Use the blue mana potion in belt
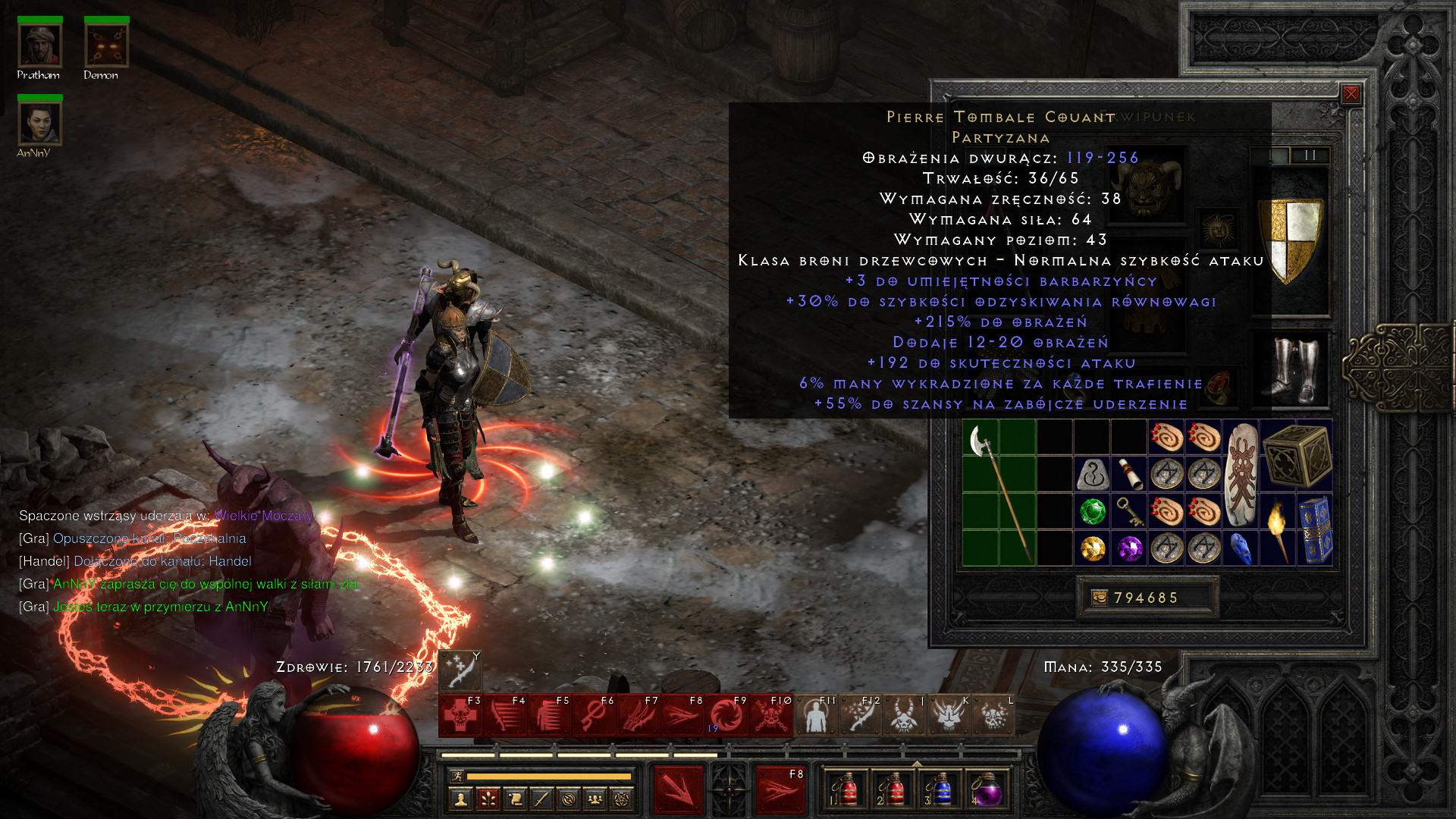This screenshot has width=1456, height=819. [x=940, y=790]
